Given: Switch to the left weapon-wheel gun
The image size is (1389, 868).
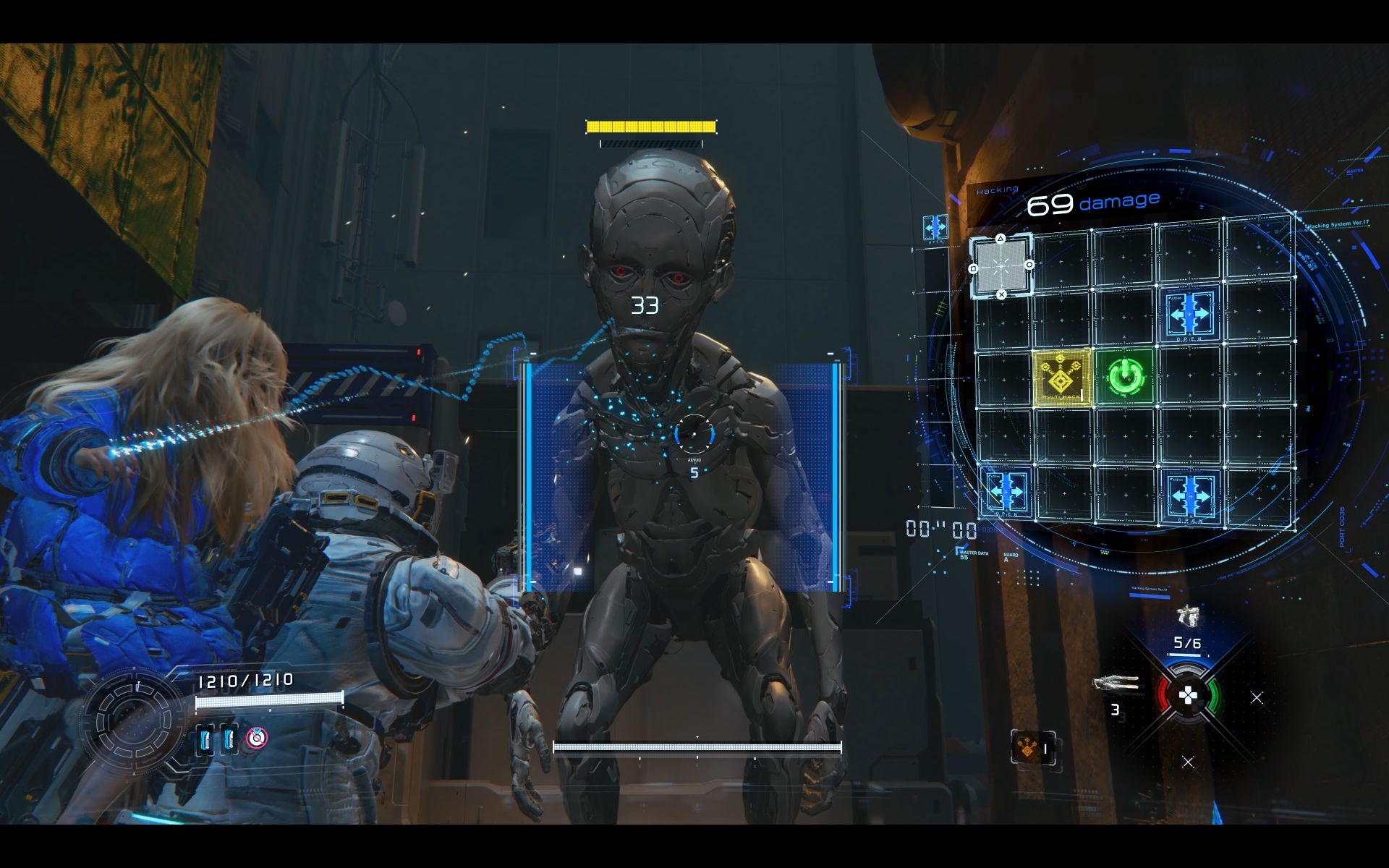Looking at the screenshot, I should click(1116, 684).
